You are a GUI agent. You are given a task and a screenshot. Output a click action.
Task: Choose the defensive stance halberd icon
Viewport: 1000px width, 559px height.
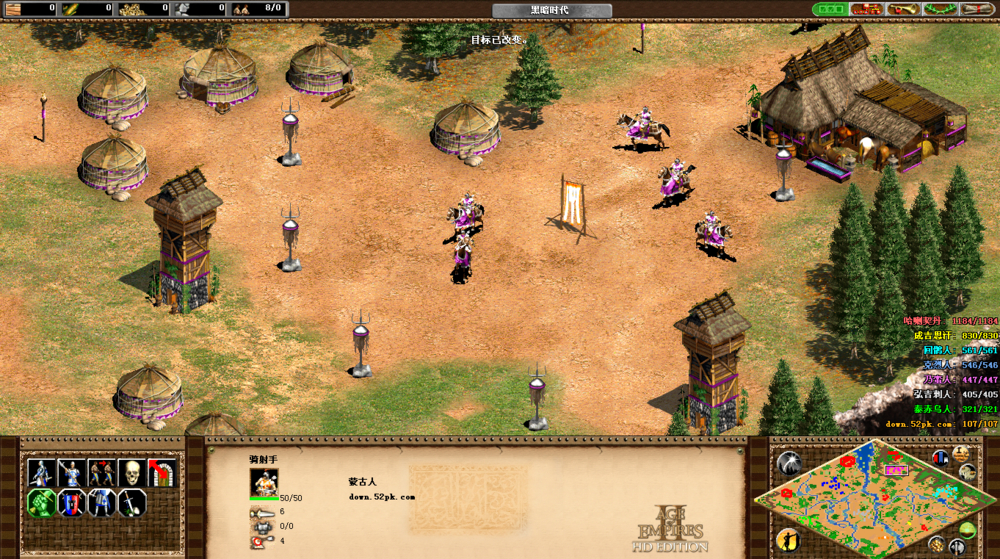point(71,472)
